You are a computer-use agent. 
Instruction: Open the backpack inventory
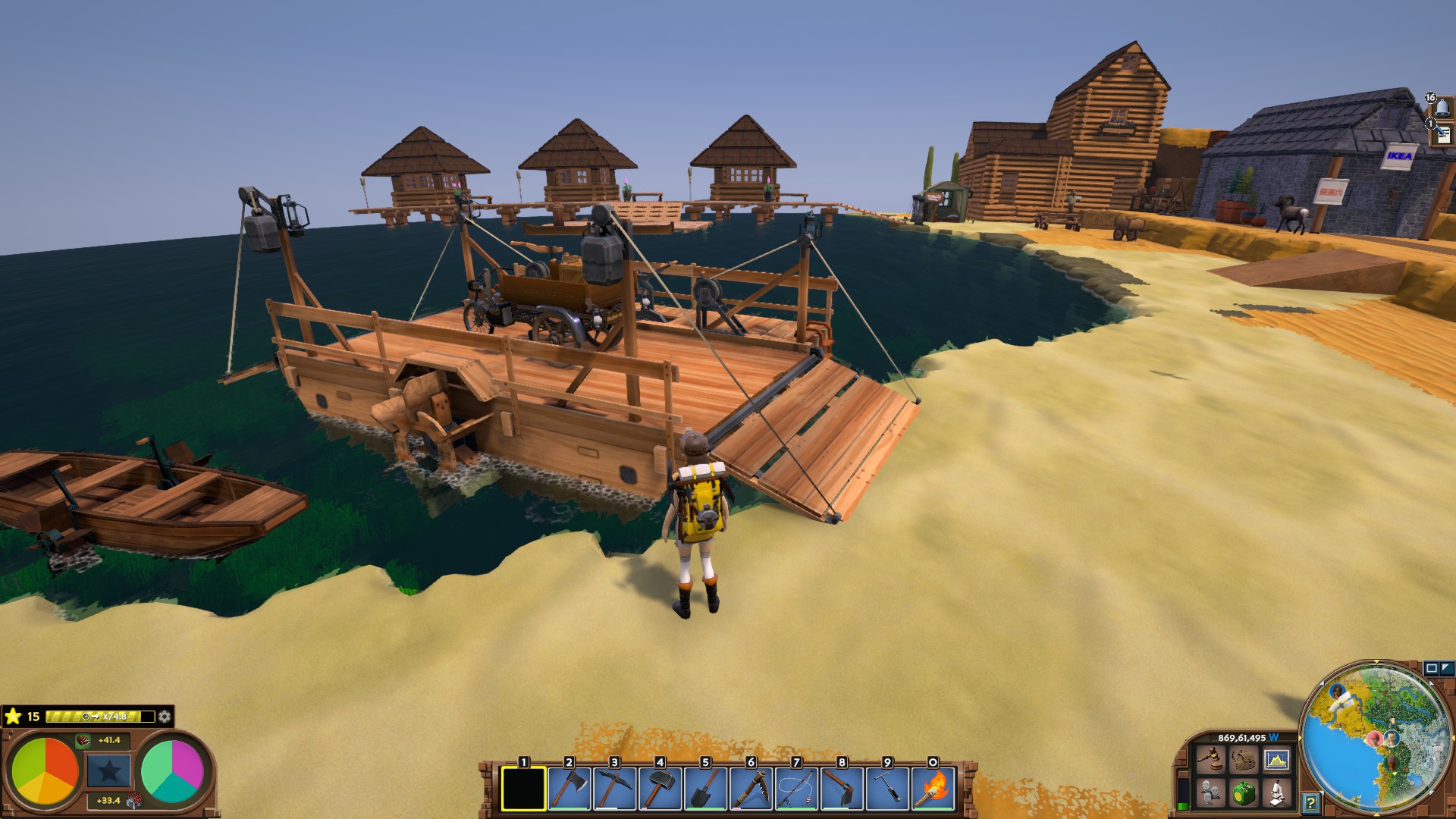(x=1244, y=759)
